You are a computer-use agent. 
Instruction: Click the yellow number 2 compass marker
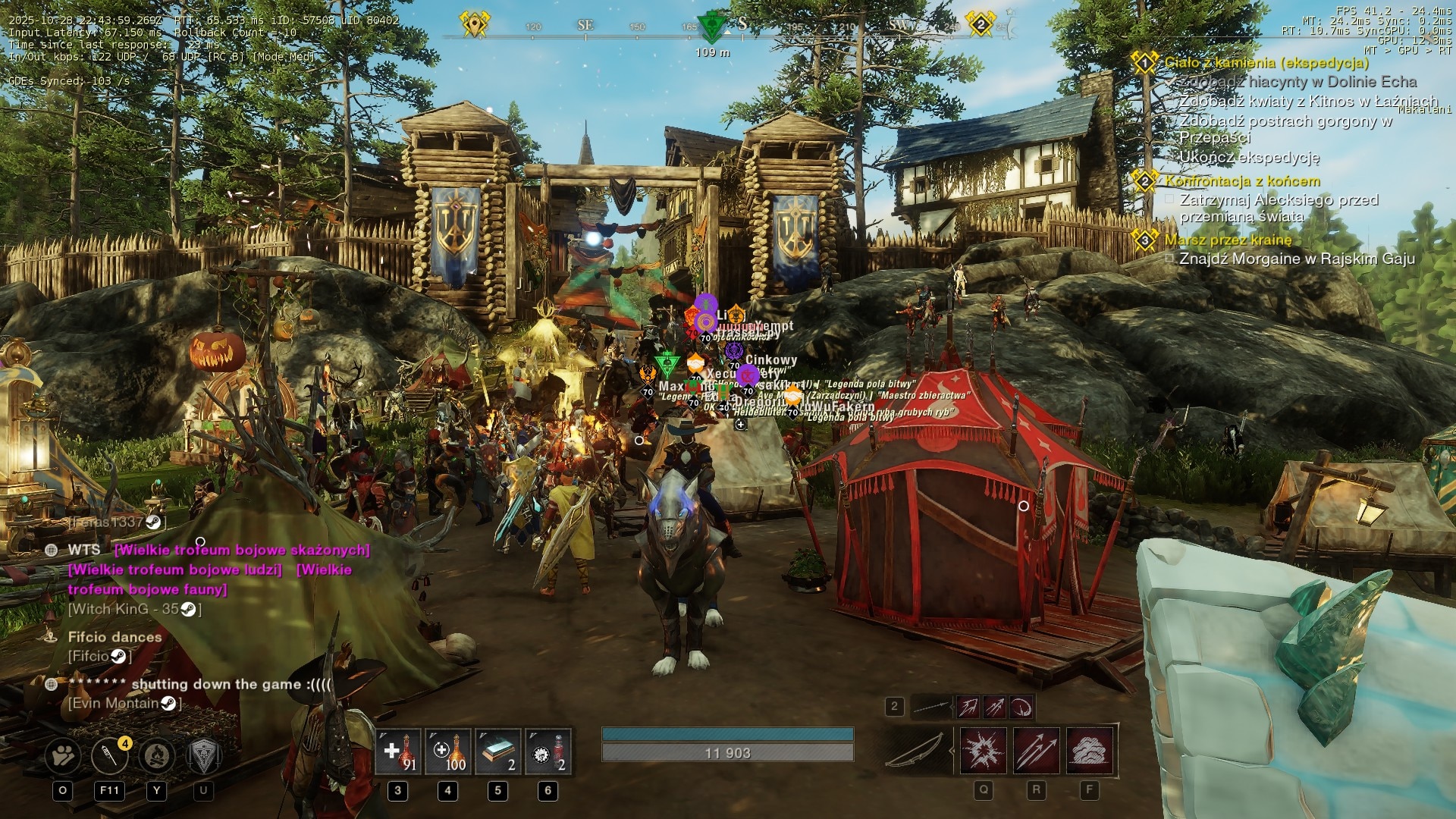pos(980,25)
